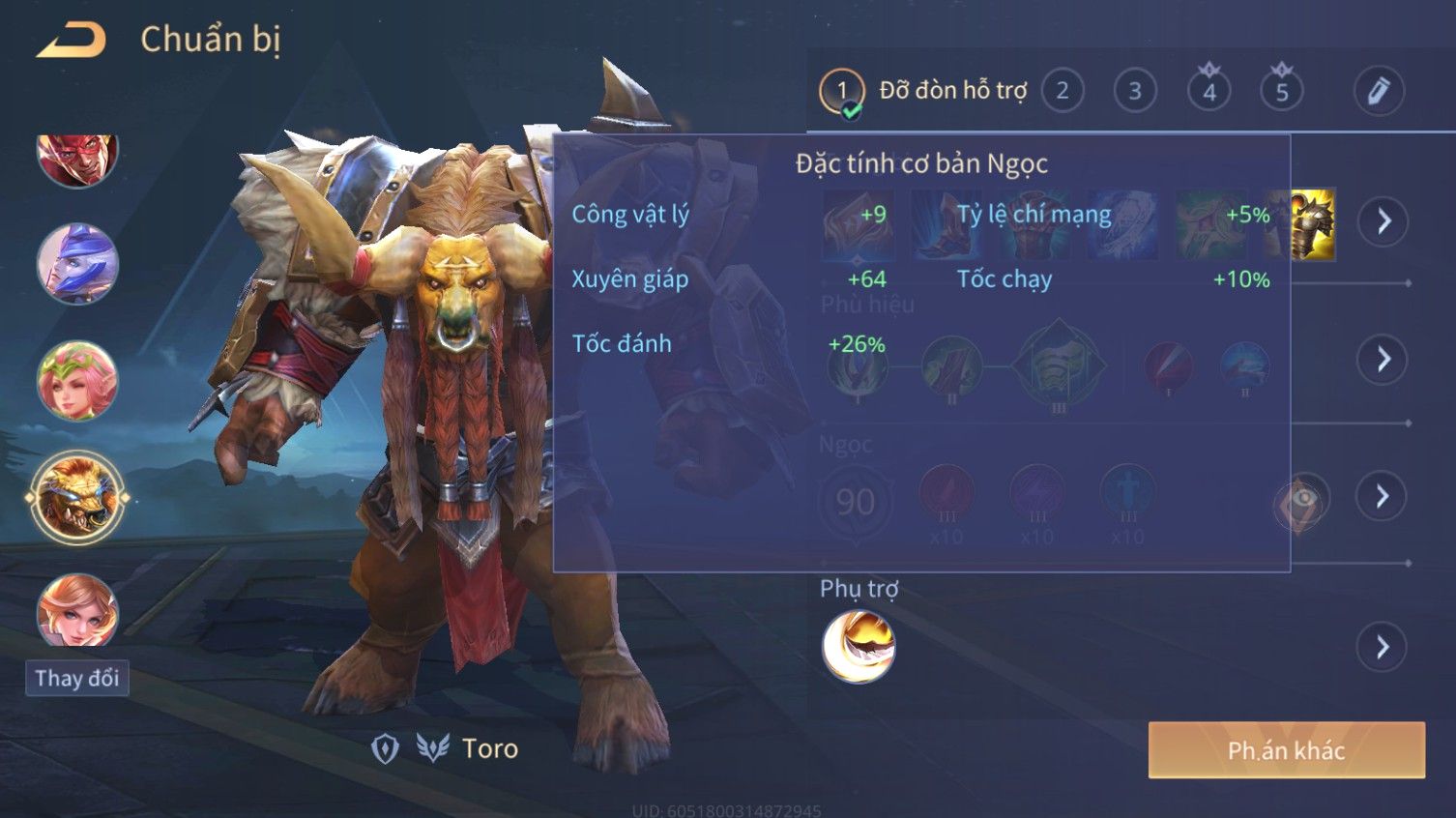Select the red masked hero portrait

click(77, 156)
